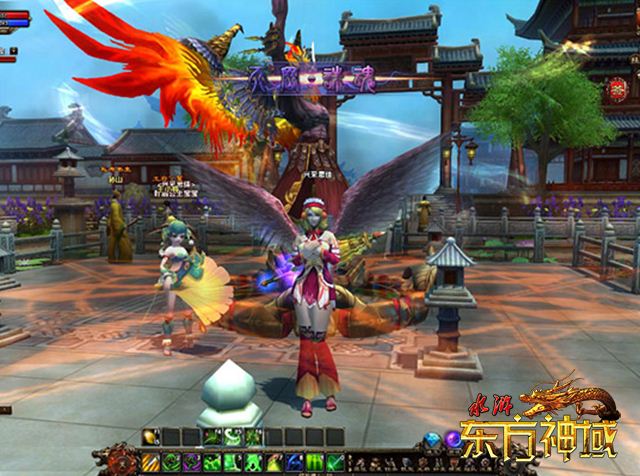640x476 pixels.
Task: Select the golden orb item slot
Action: click(x=151, y=437)
